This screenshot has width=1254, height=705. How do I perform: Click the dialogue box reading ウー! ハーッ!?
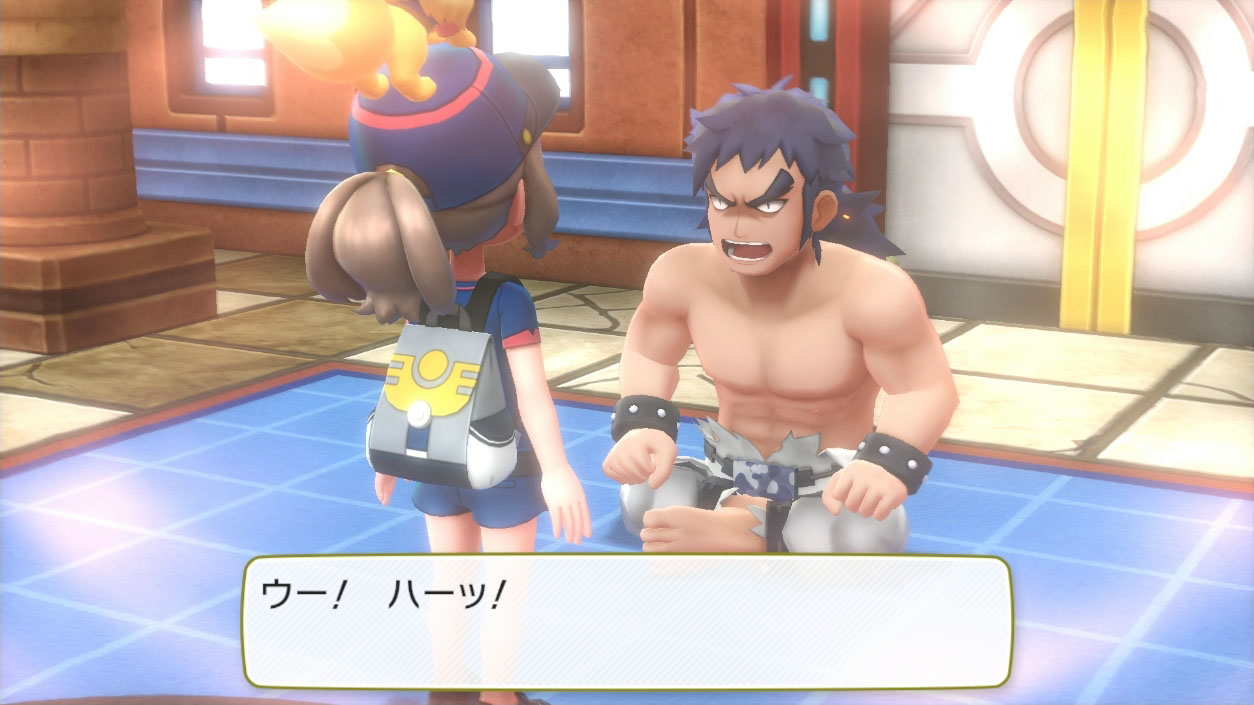click(x=627, y=621)
